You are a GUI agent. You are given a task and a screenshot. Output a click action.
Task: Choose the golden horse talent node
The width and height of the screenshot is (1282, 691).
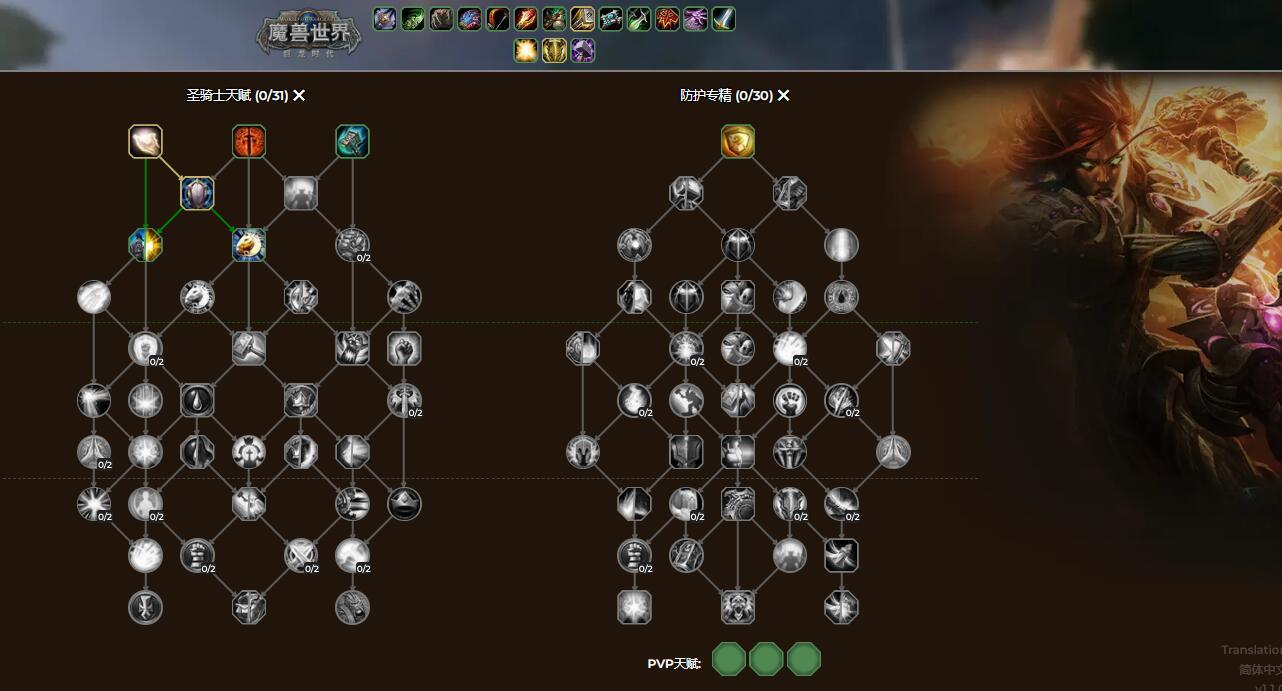(249, 245)
